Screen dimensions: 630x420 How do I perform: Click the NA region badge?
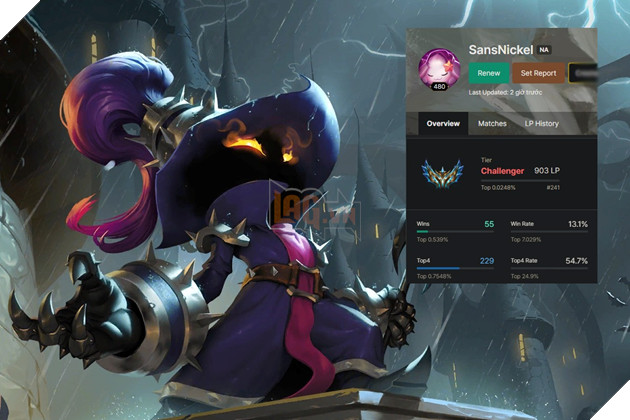pyautogui.click(x=544, y=49)
